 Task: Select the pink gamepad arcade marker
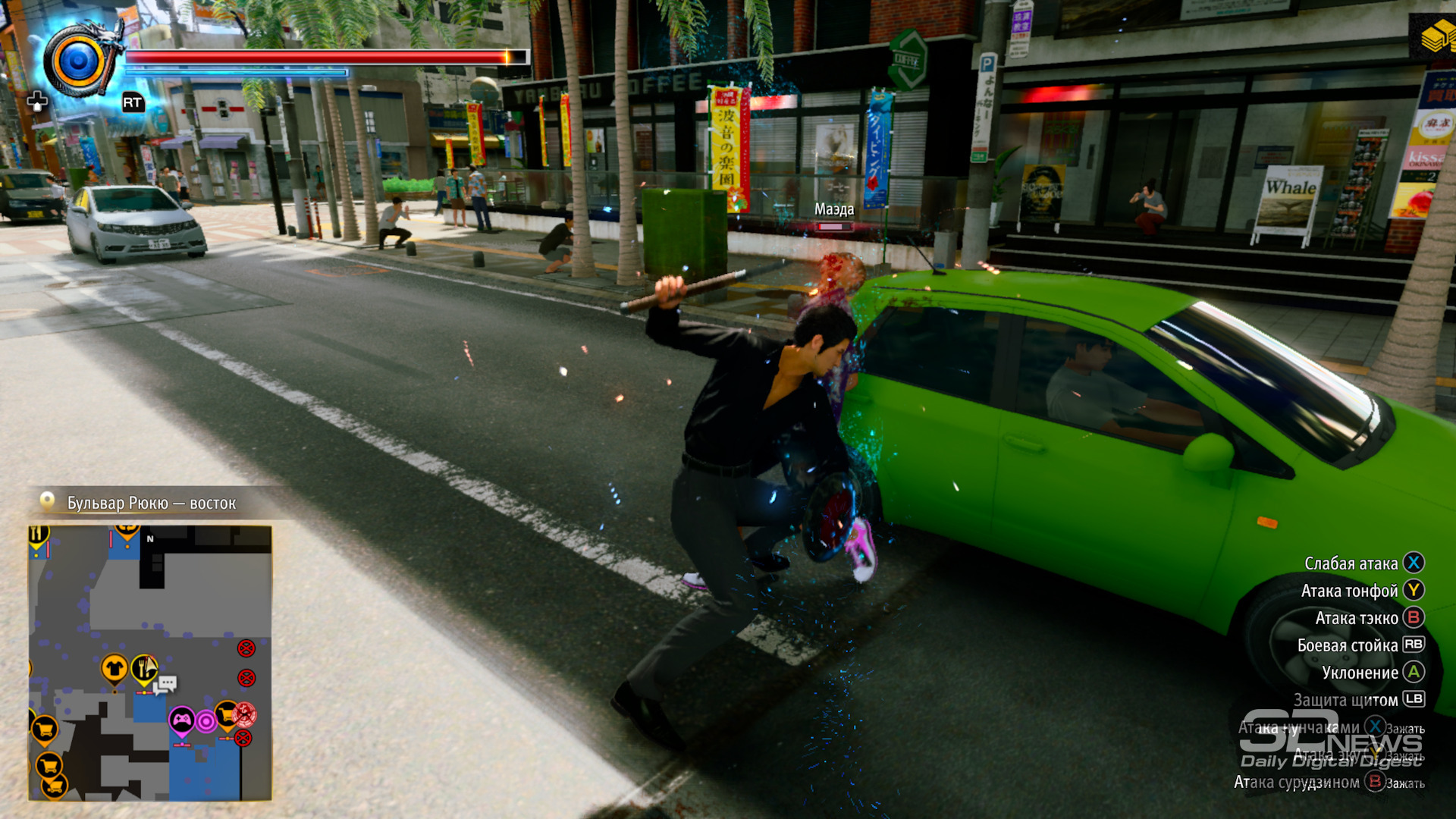[x=182, y=720]
